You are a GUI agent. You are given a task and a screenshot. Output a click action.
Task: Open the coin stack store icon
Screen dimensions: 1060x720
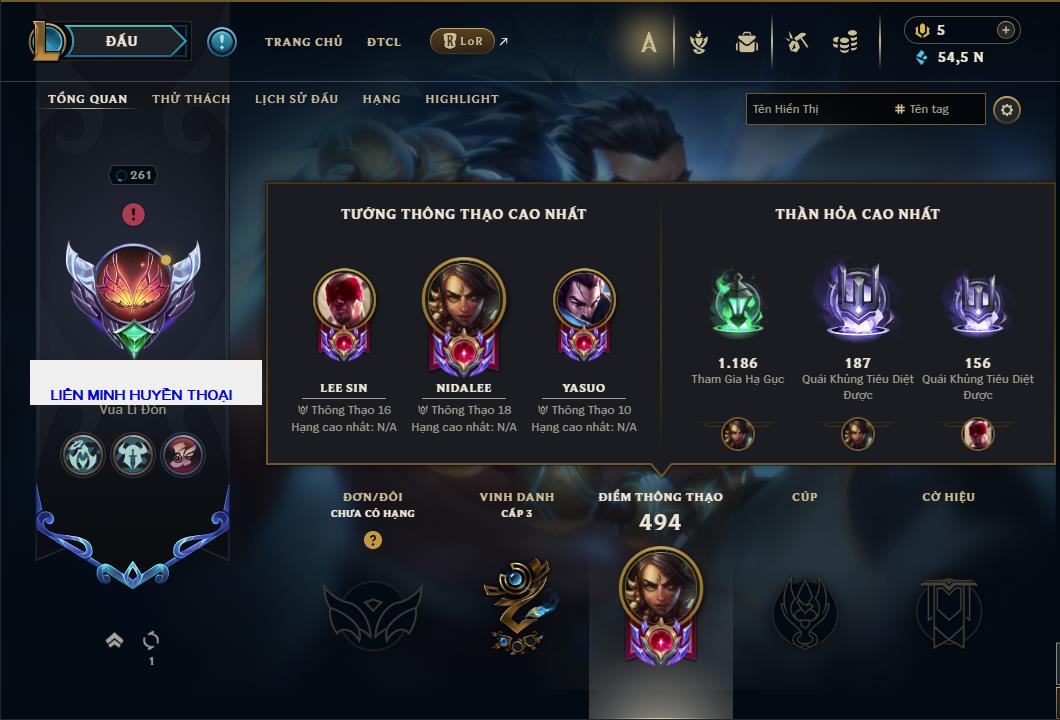click(x=846, y=43)
